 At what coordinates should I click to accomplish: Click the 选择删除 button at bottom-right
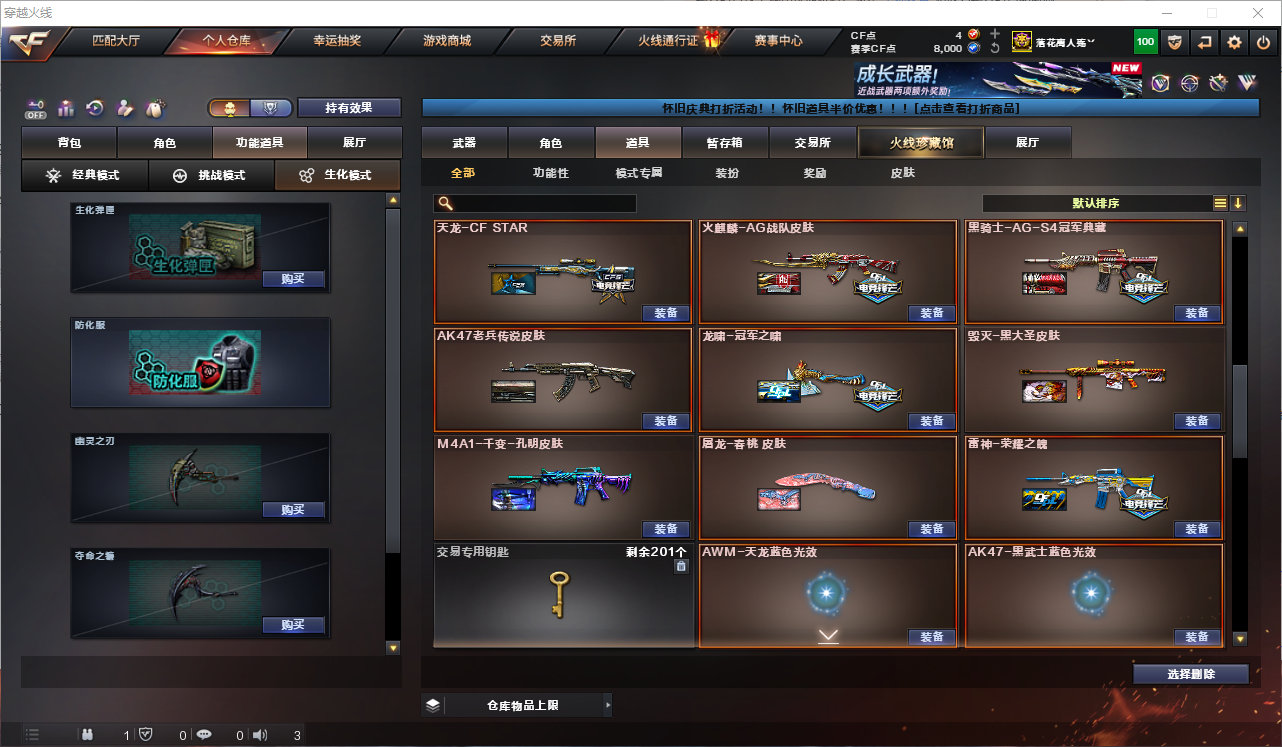coord(1190,674)
